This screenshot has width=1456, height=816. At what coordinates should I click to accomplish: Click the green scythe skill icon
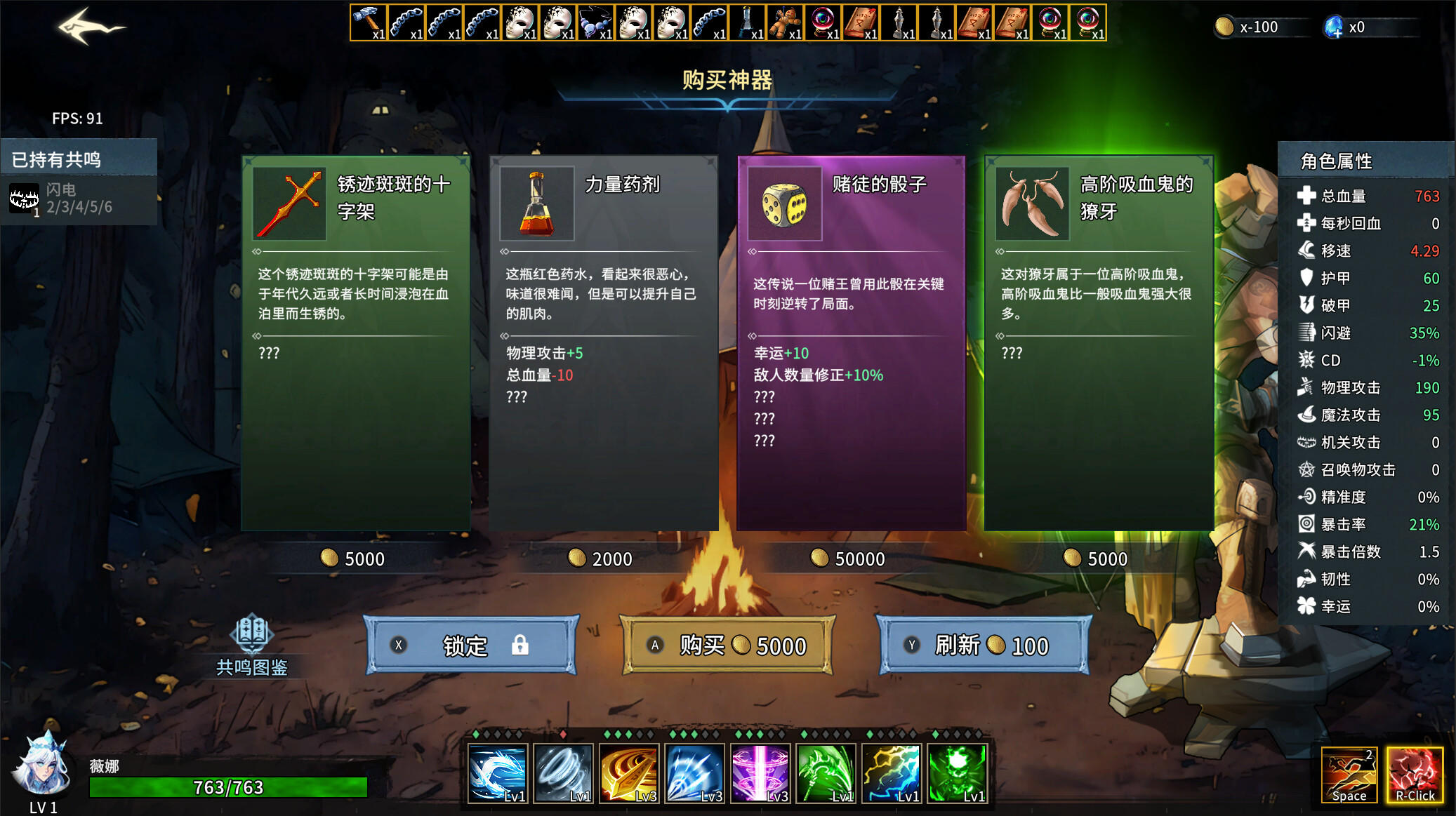click(x=826, y=773)
